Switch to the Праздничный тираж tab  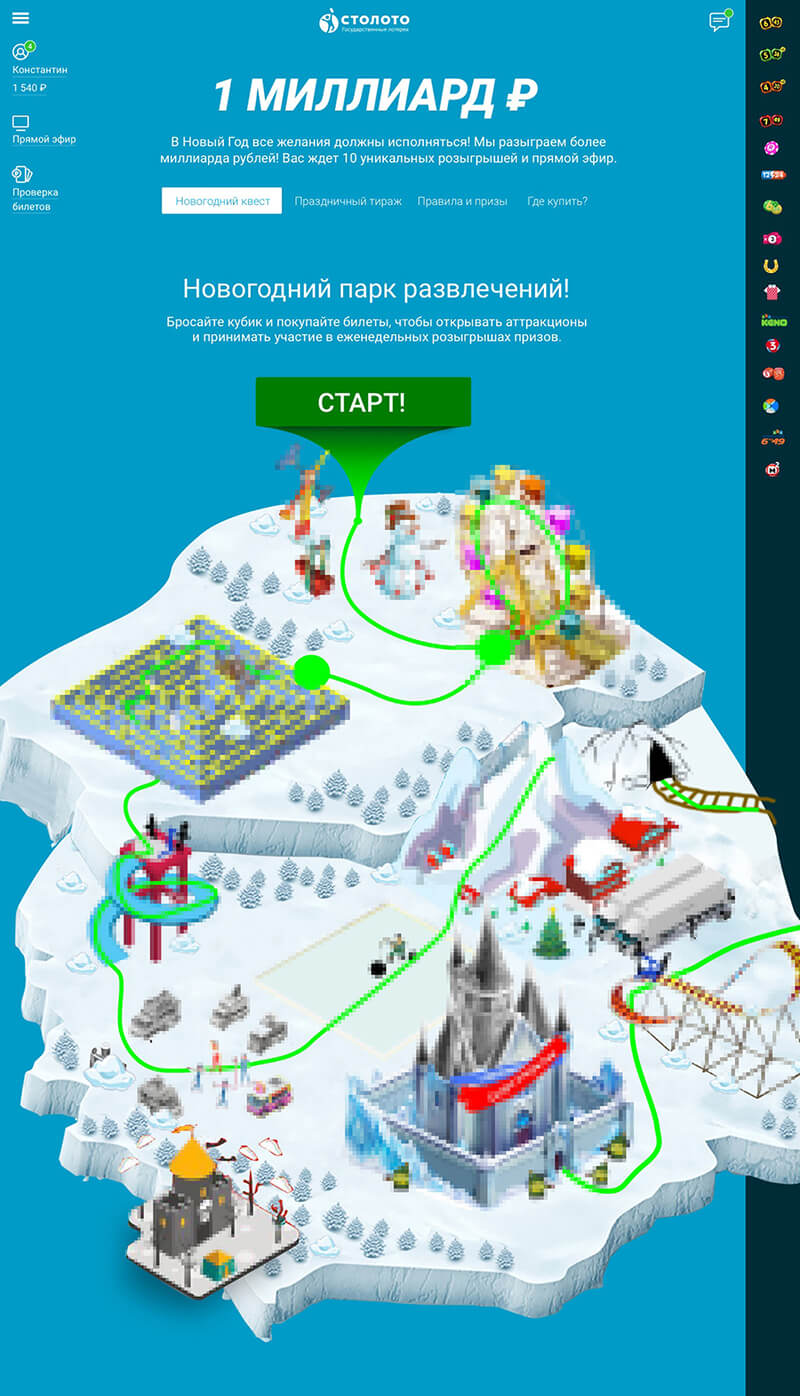(348, 201)
